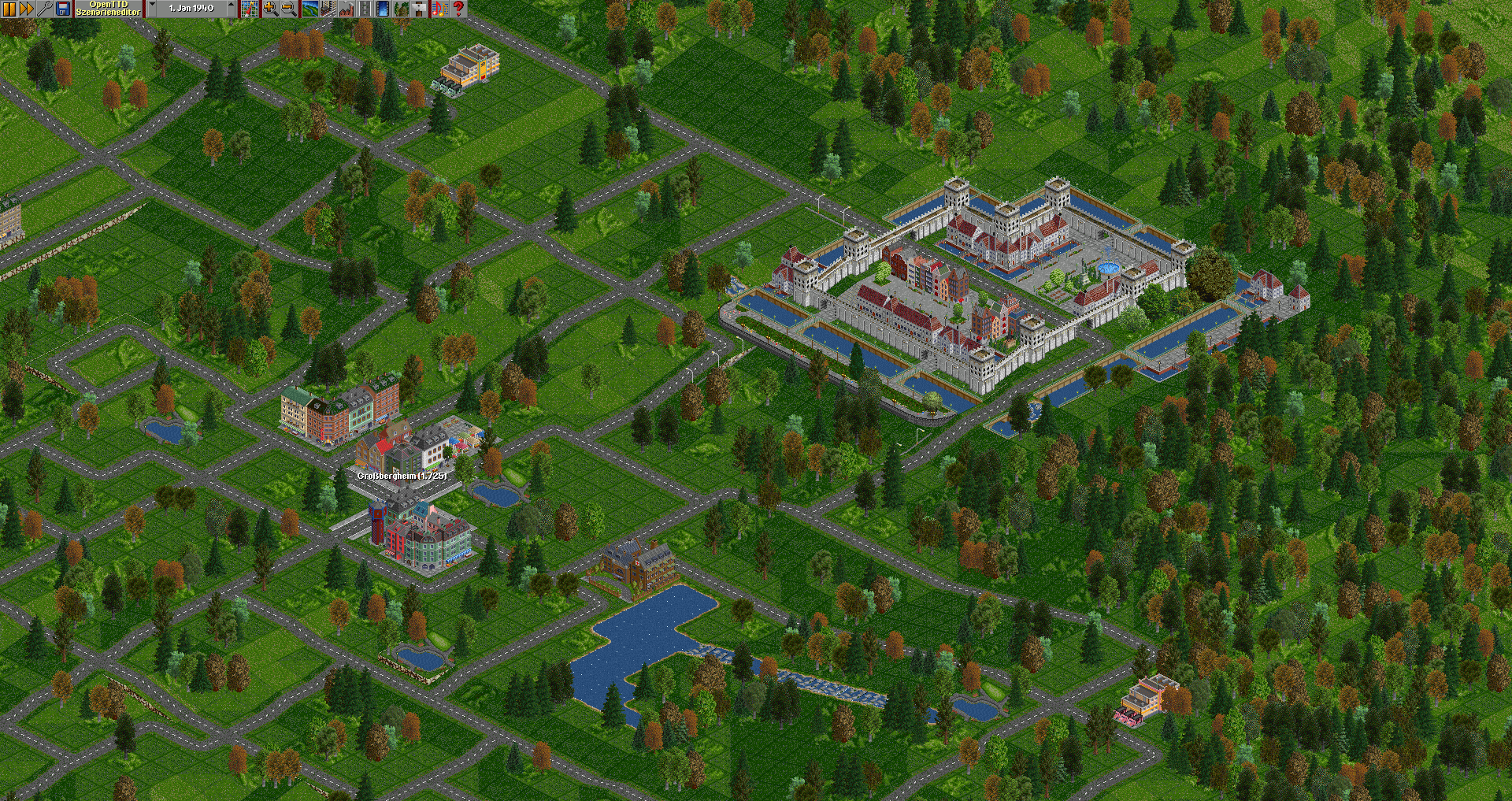Zoom in using the plus magnifier
The width and height of the screenshot is (1512, 801).
(x=270, y=9)
